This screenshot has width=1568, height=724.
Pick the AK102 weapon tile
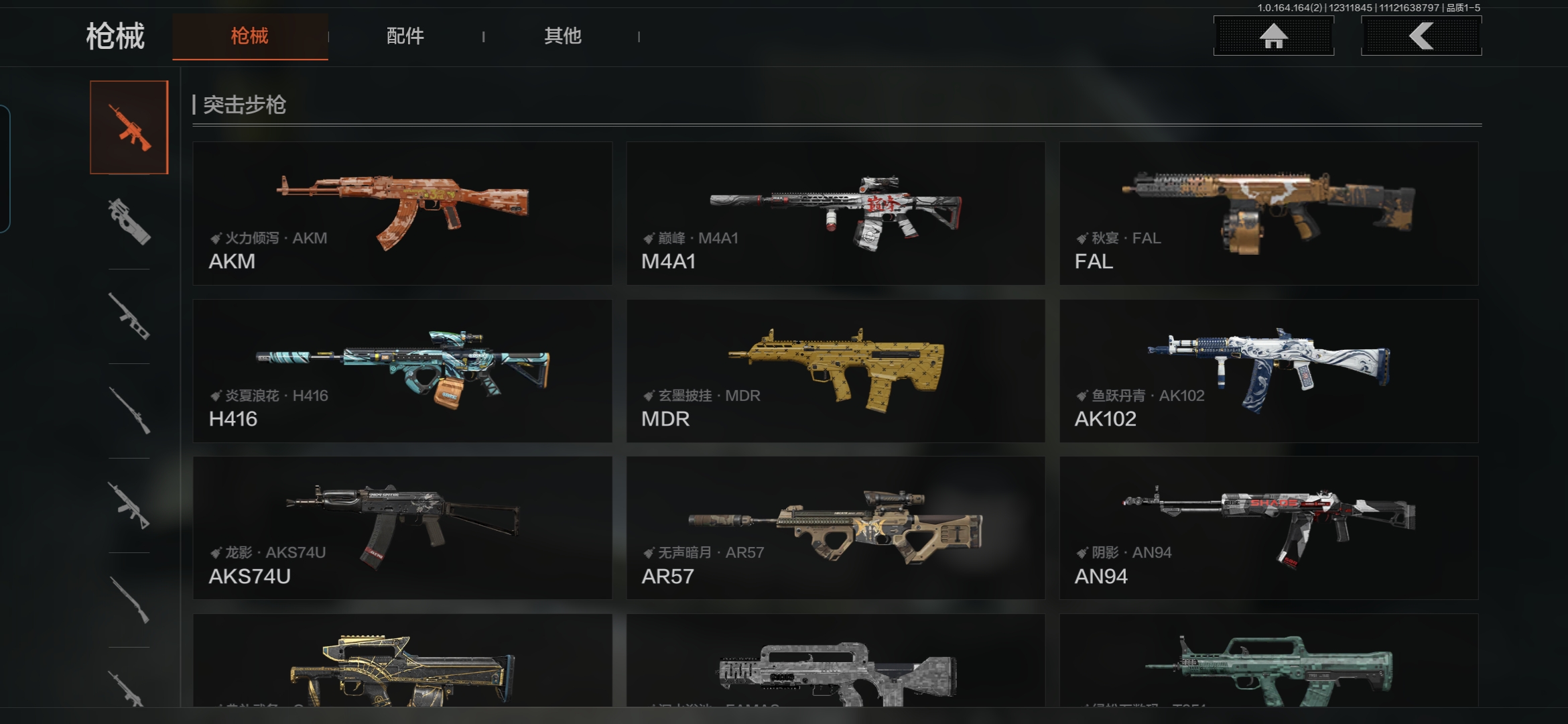(1268, 371)
